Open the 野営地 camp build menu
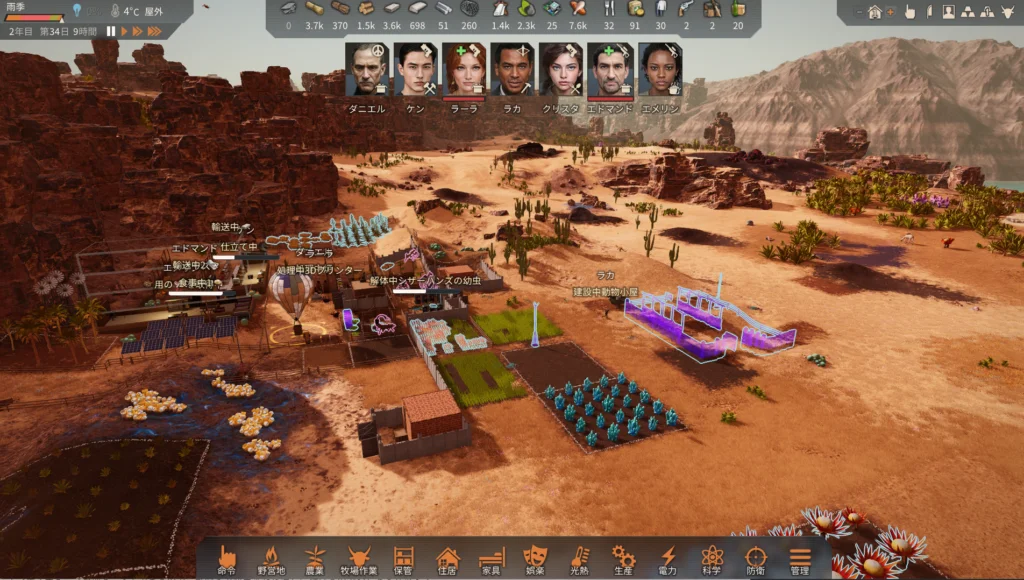This screenshot has width=1024, height=580. click(270, 559)
